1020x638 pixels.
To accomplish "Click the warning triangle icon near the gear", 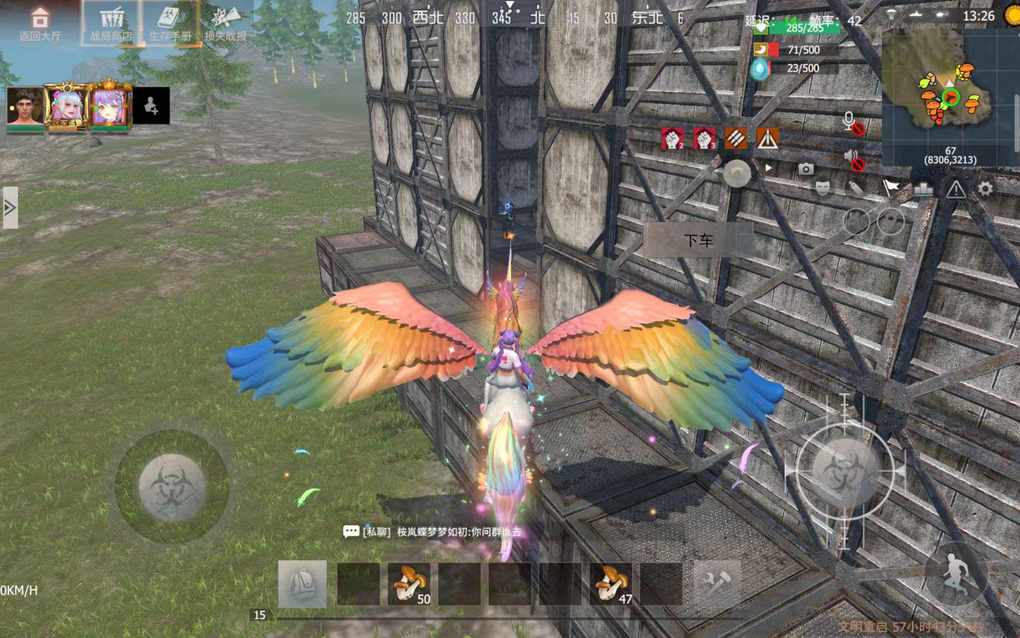I will tap(956, 188).
